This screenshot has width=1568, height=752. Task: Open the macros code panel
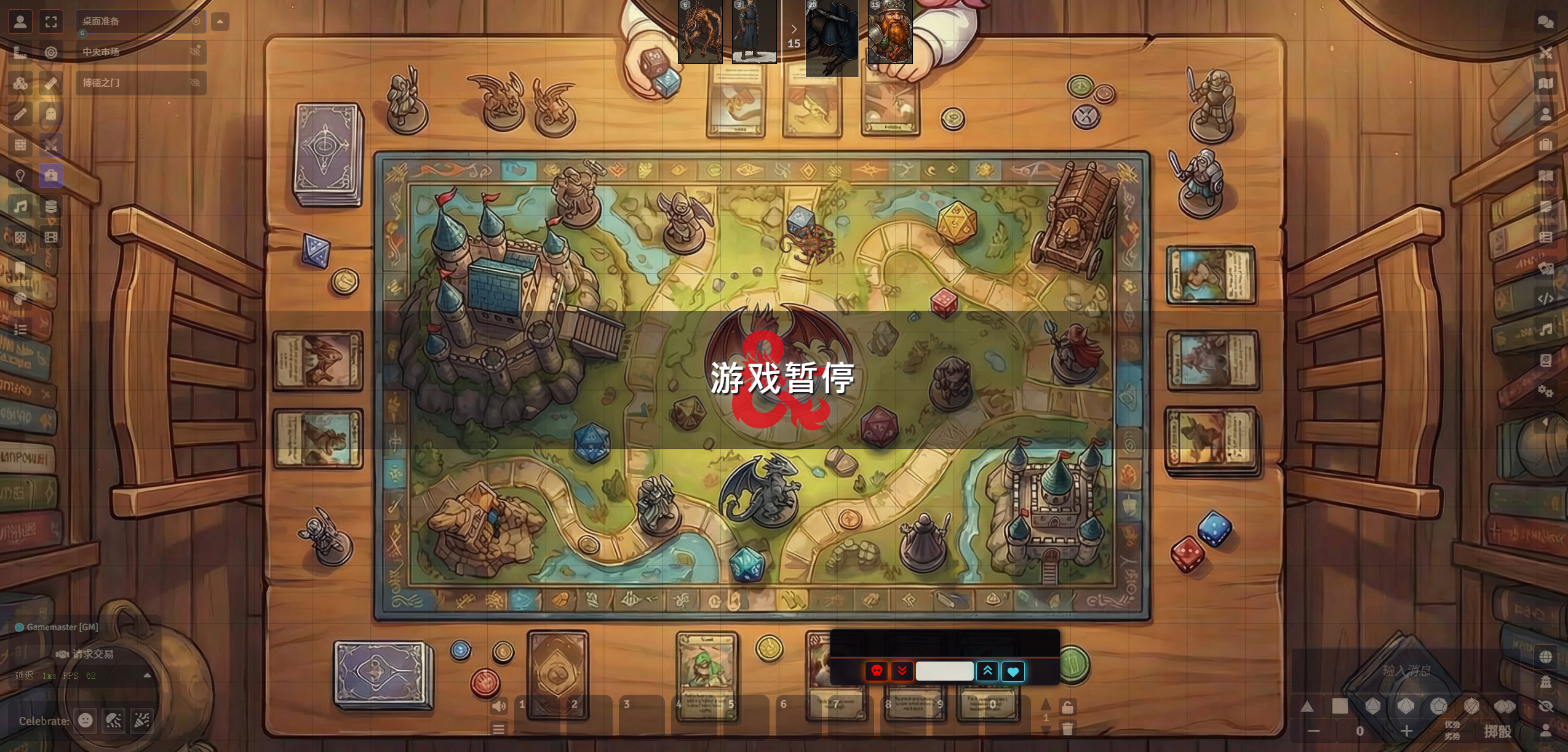click(x=1545, y=299)
